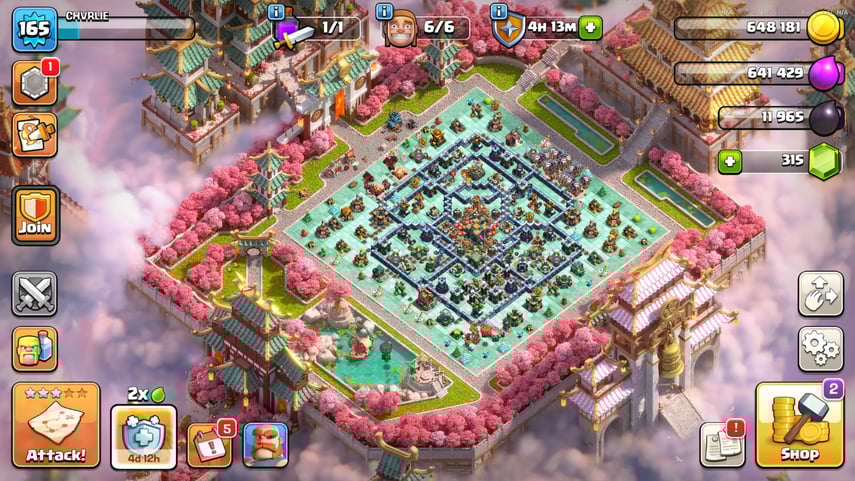The width and height of the screenshot is (855, 481).
Task: Open the orange notes and pencil icon
Action: [x=35, y=135]
